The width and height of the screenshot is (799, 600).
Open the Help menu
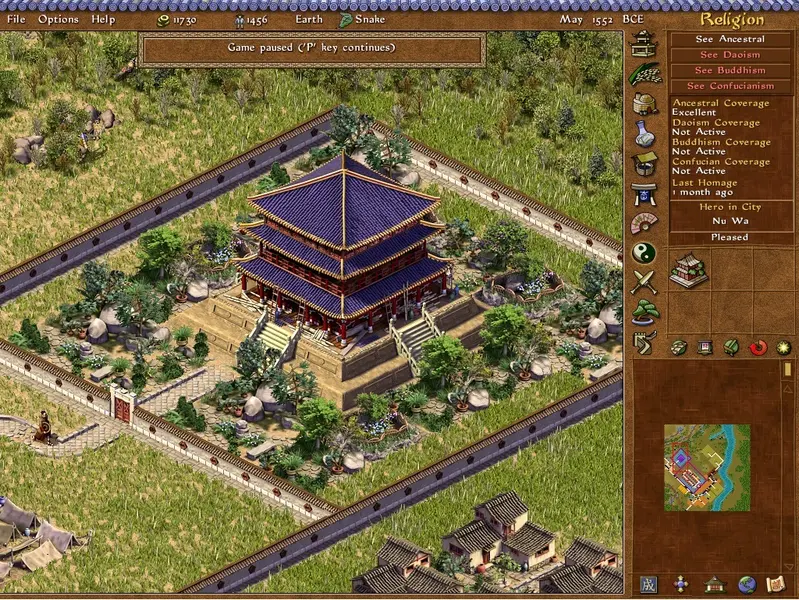[x=103, y=19]
